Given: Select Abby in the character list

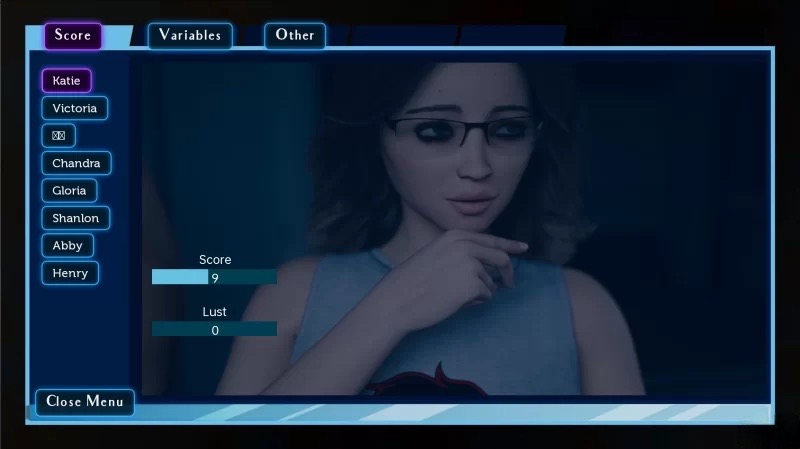Looking at the screenshot, I should pyautogui.click(x=67, y=245).
